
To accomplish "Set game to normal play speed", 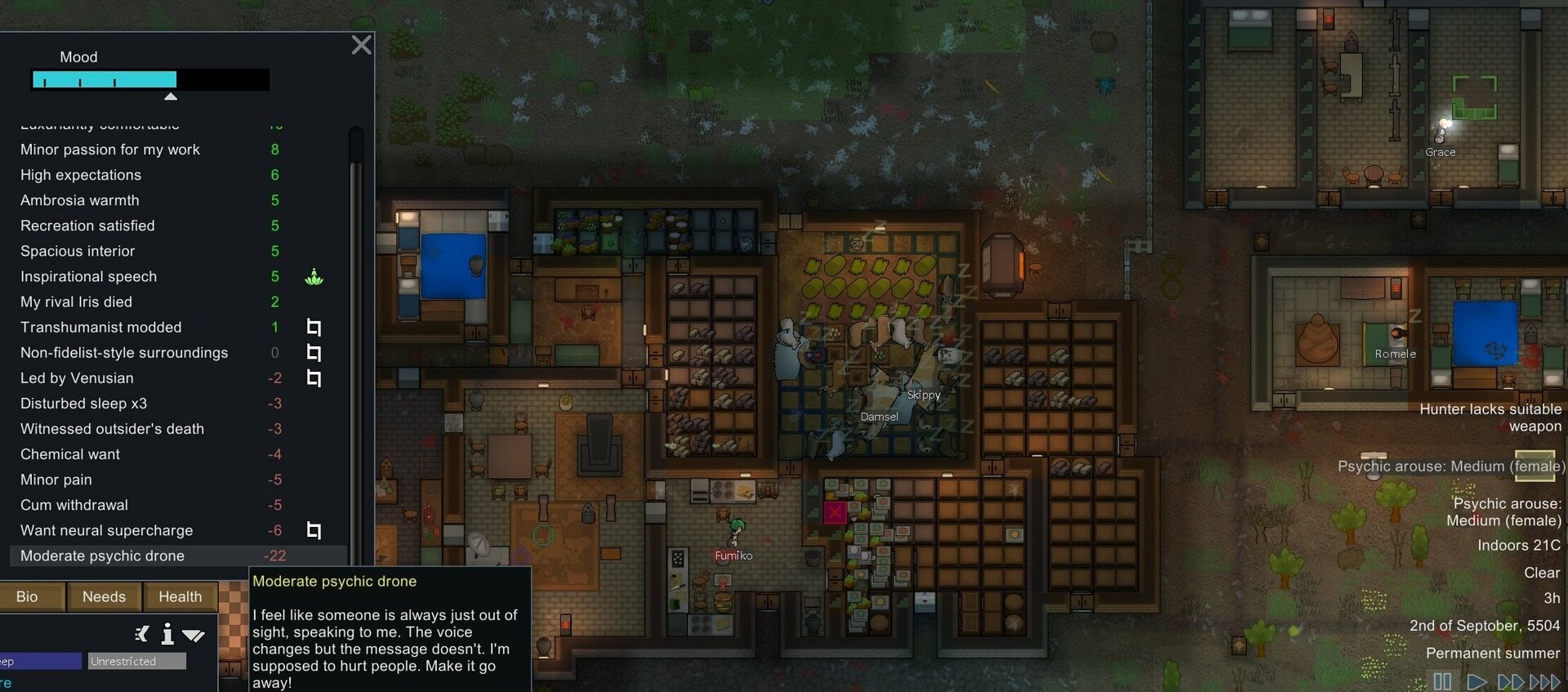I will pos(1477,681).
